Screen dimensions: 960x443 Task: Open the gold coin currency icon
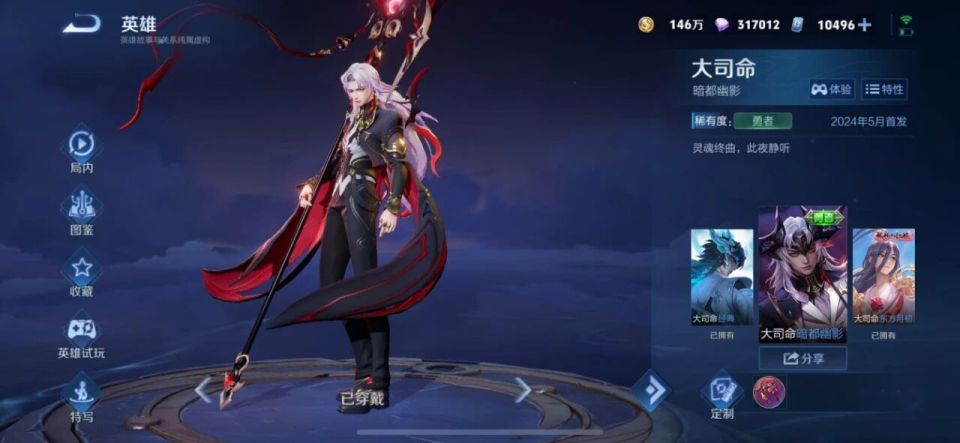coord(646,25)
